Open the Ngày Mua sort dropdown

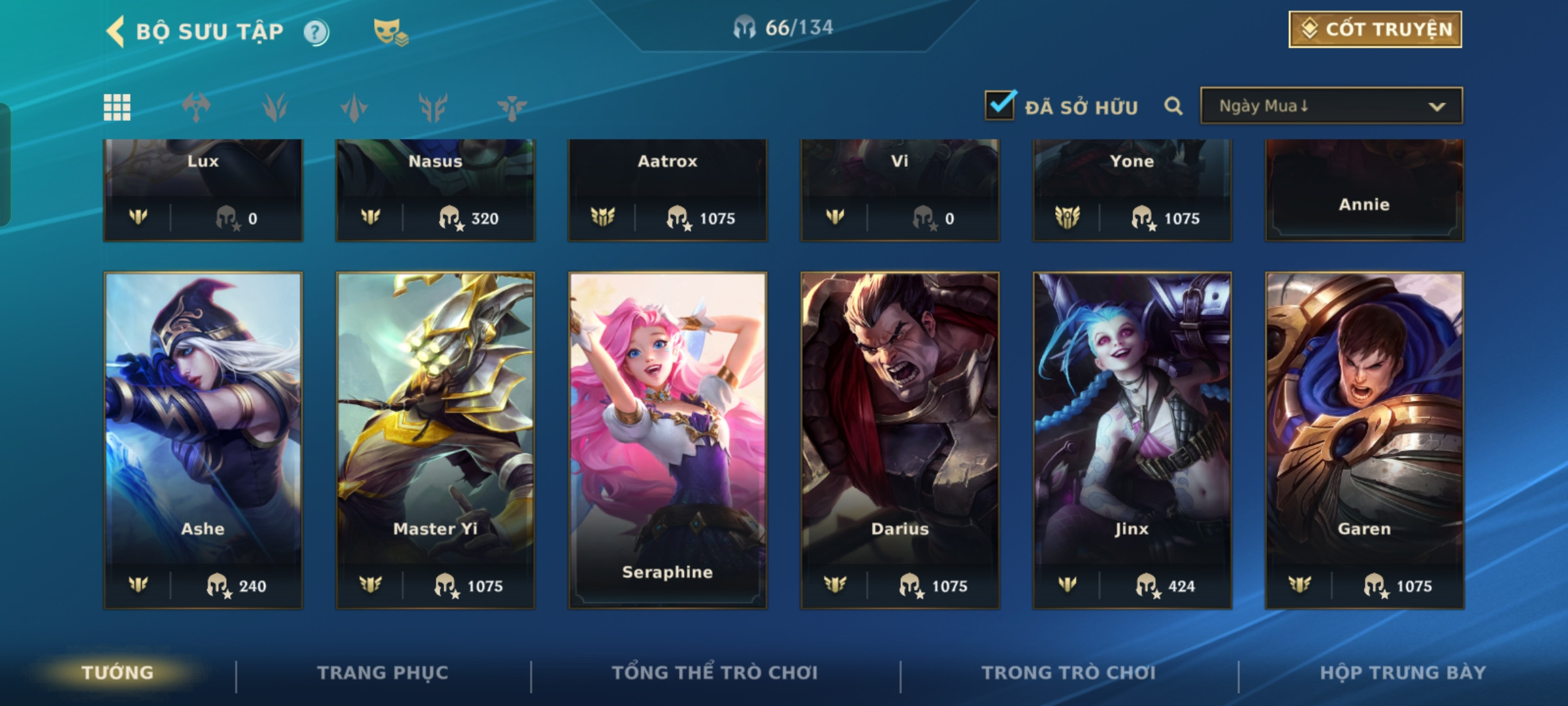coord(1331,106)
